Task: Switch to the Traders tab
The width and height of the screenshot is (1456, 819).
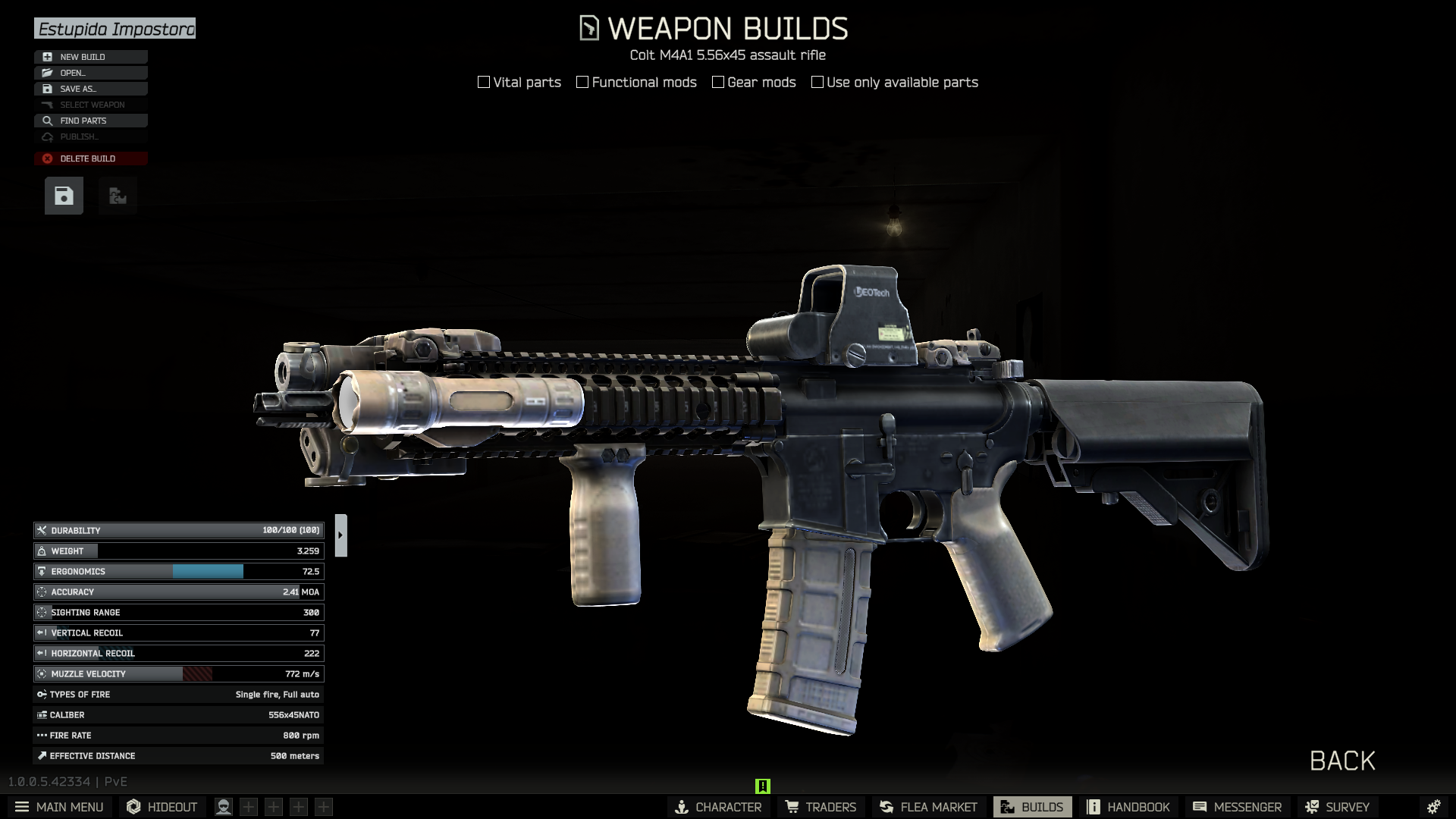Action: click(x=821, y=807)
